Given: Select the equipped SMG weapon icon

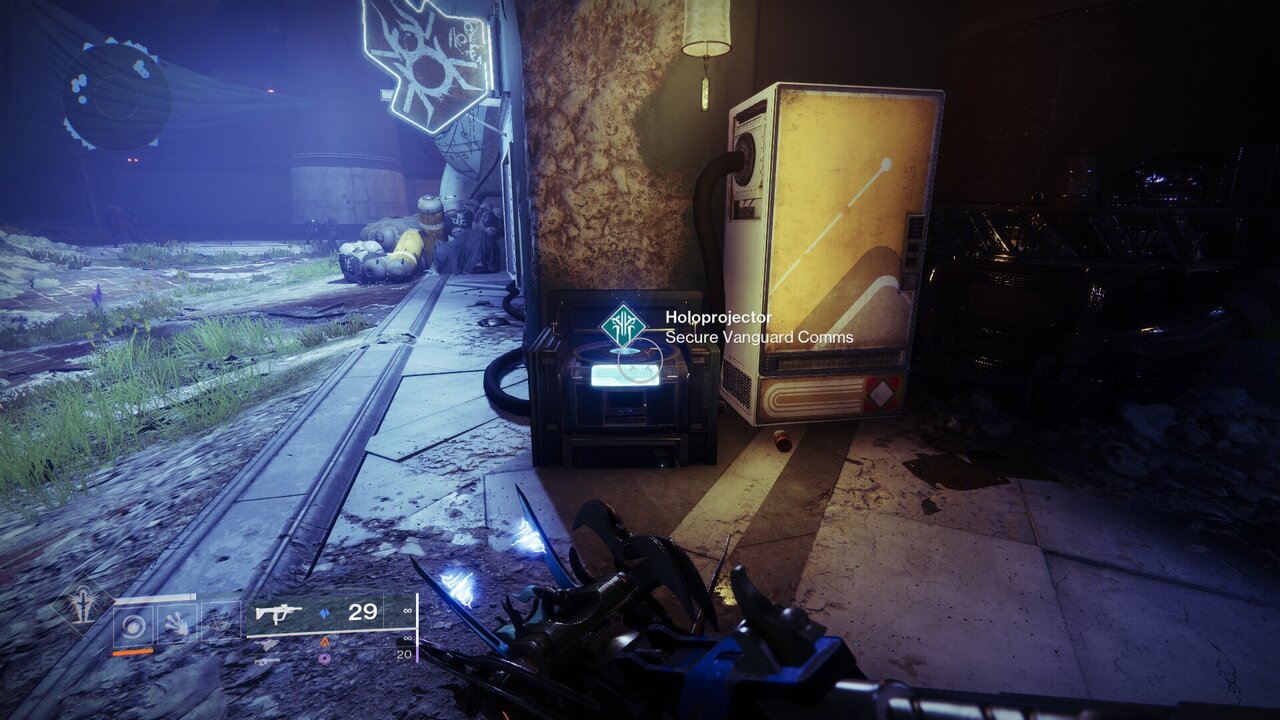Looking at the screenshot, I should coord(278,611).
